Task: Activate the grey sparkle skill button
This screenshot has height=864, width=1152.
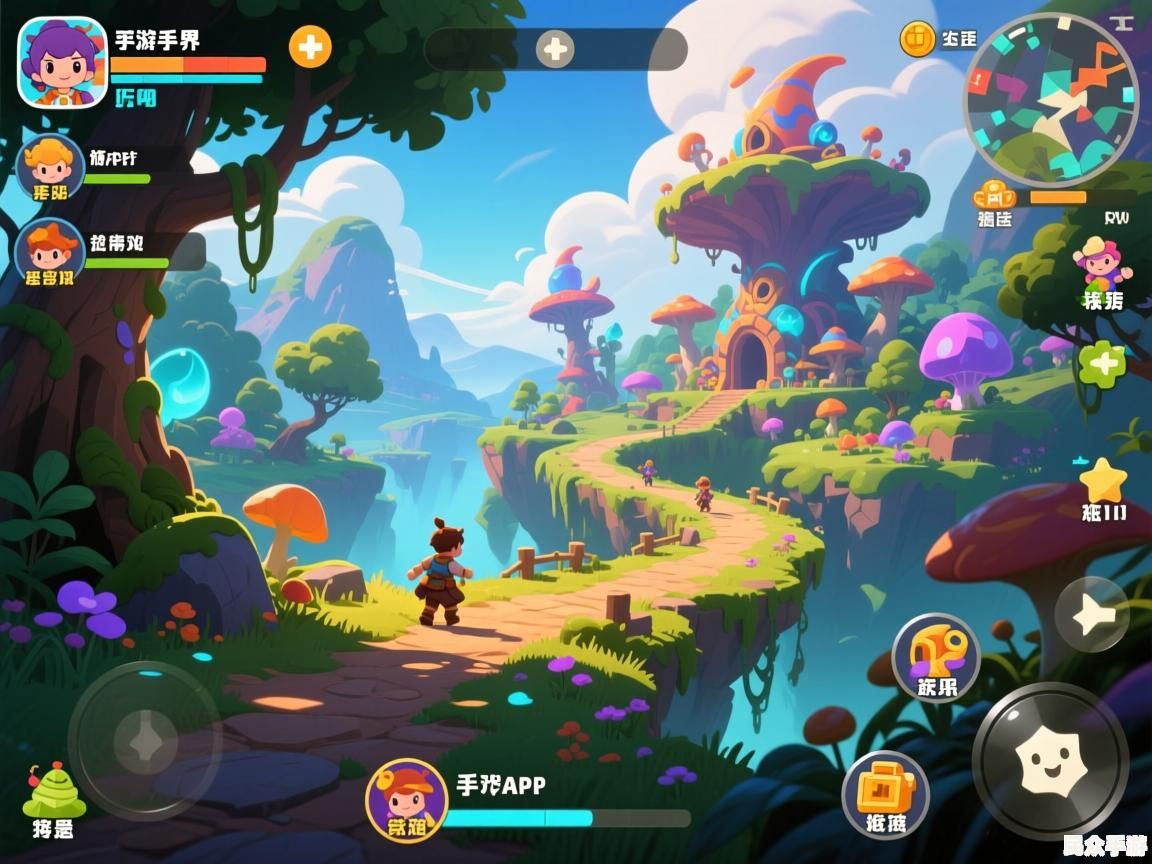Action: click(1091, 615)
